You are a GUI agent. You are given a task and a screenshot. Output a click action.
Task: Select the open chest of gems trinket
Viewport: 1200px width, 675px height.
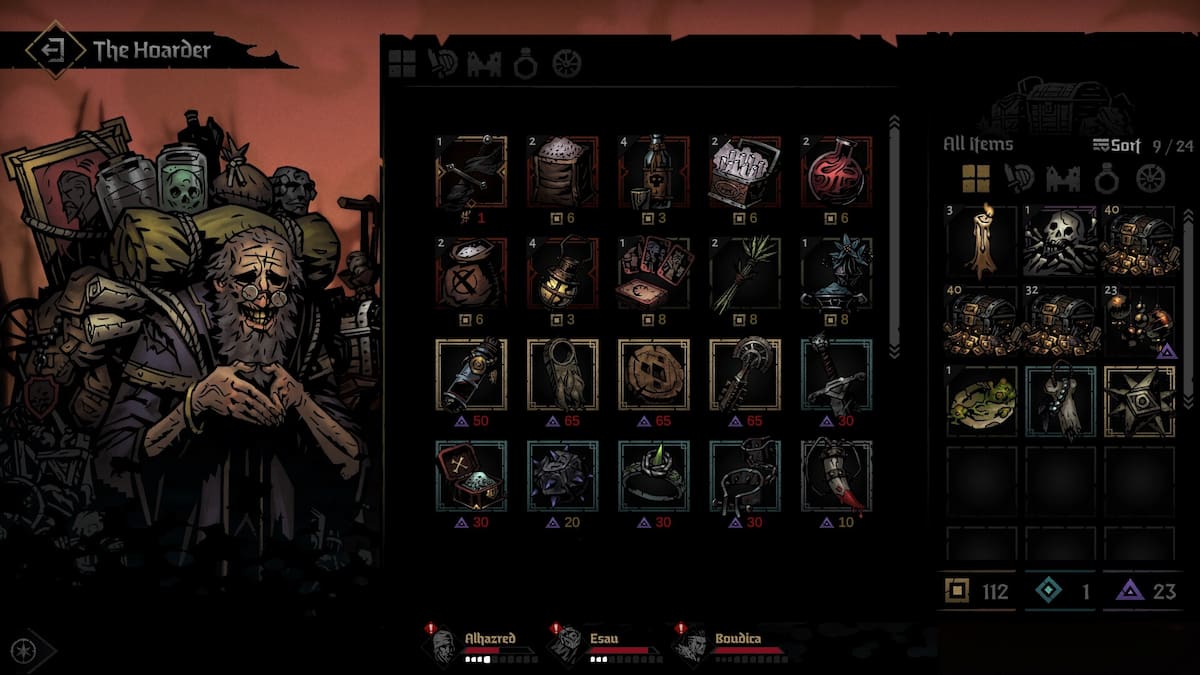471,475
